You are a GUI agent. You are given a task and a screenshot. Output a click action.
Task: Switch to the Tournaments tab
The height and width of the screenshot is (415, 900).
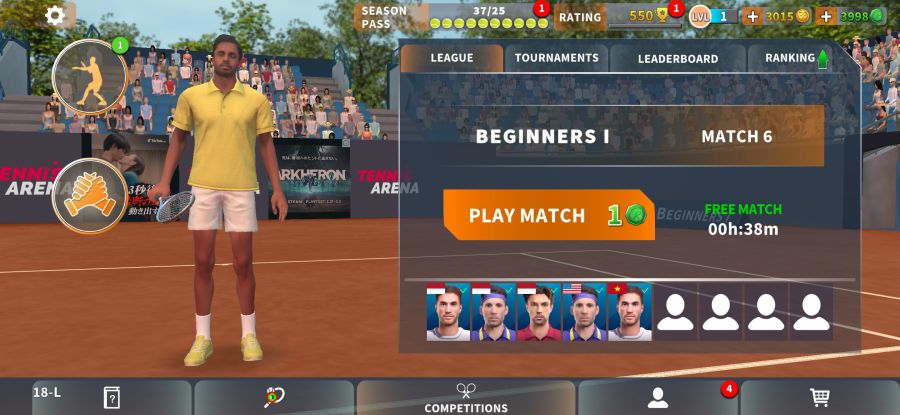tap(556, 58)
